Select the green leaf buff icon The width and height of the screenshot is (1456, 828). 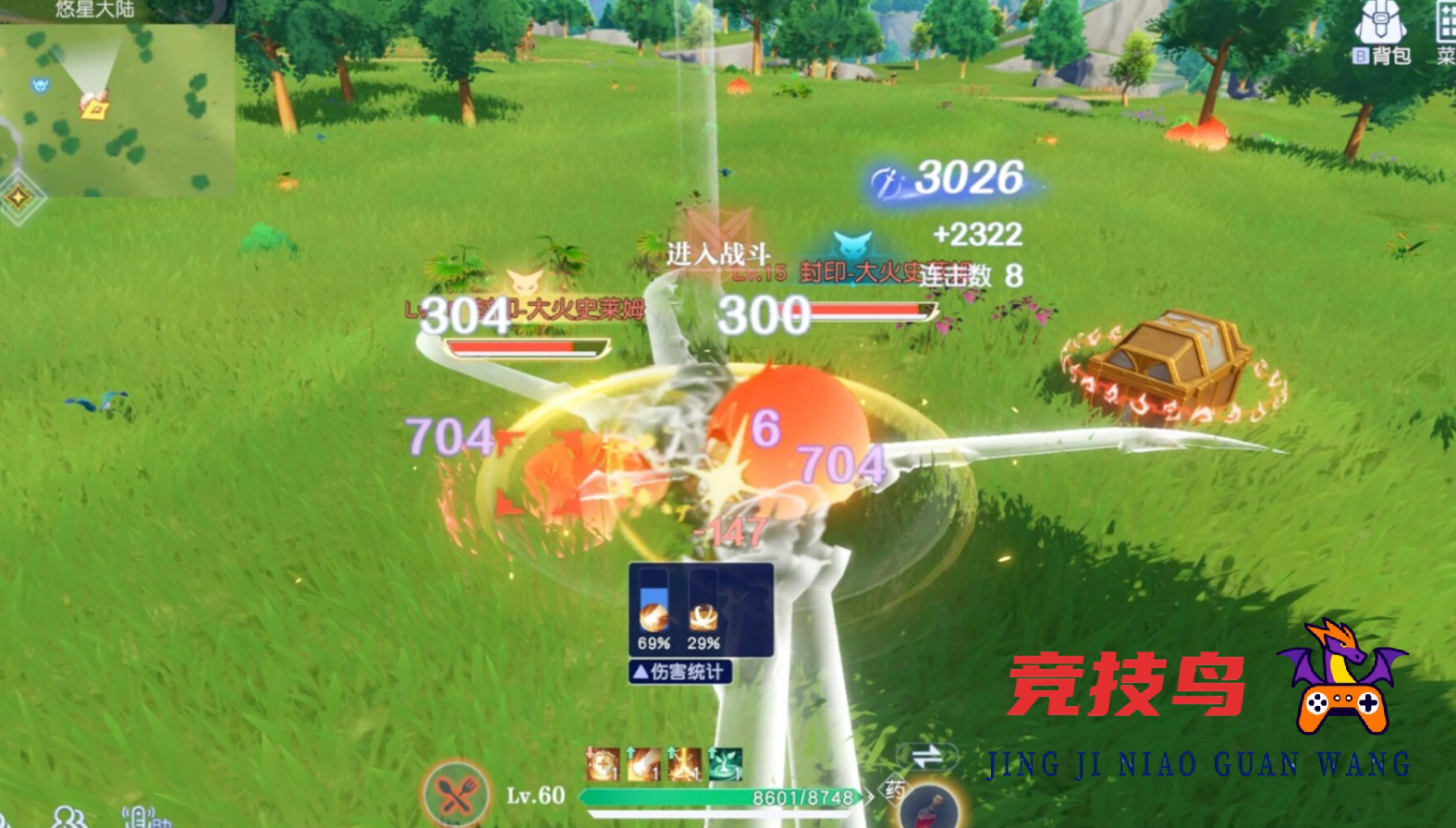tap(725, 762)
